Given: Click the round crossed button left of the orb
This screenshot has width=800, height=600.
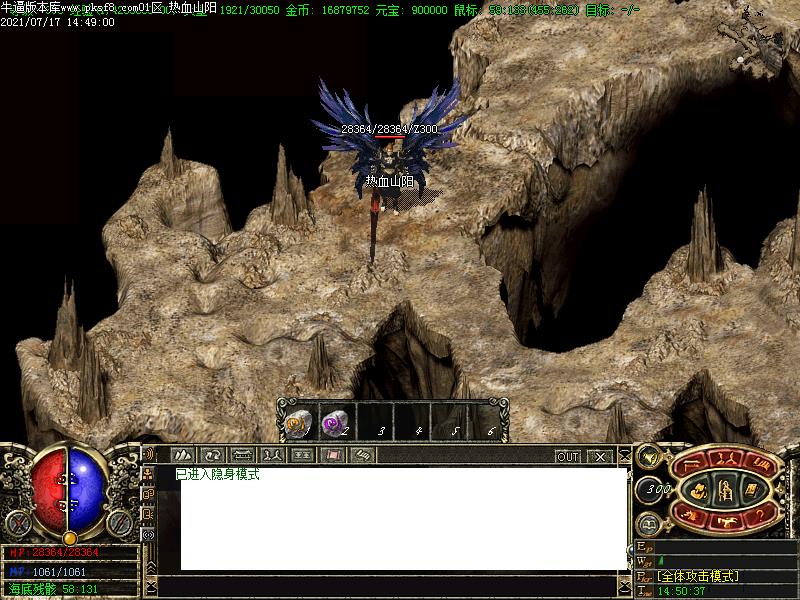Looking at the screenshot, I should pyautogui.click(x=17, y=522).
